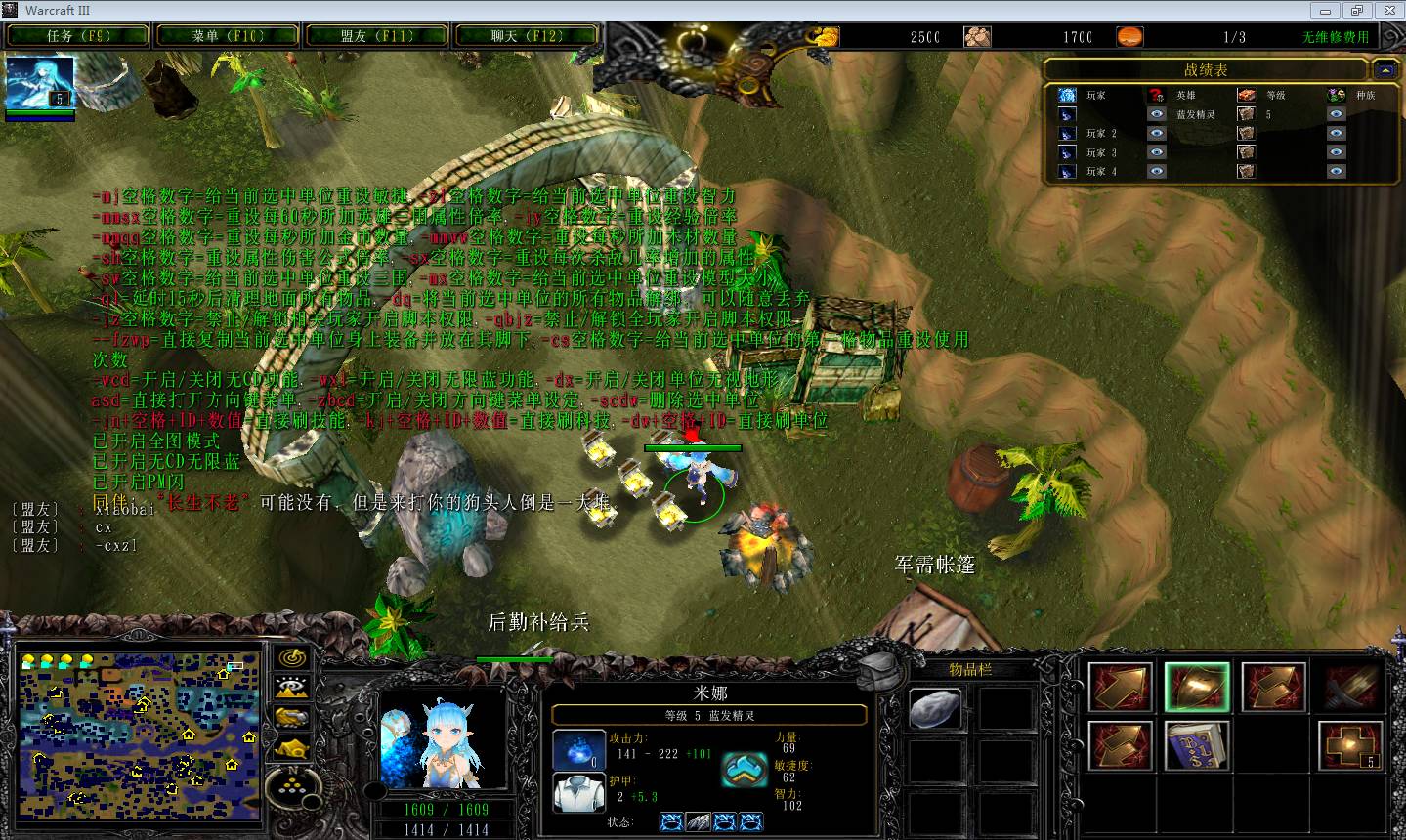The height and width of the screenshot is (840, 1406).
Task: Toggle the minimap creep camp display button
Action: pos(292,748)
